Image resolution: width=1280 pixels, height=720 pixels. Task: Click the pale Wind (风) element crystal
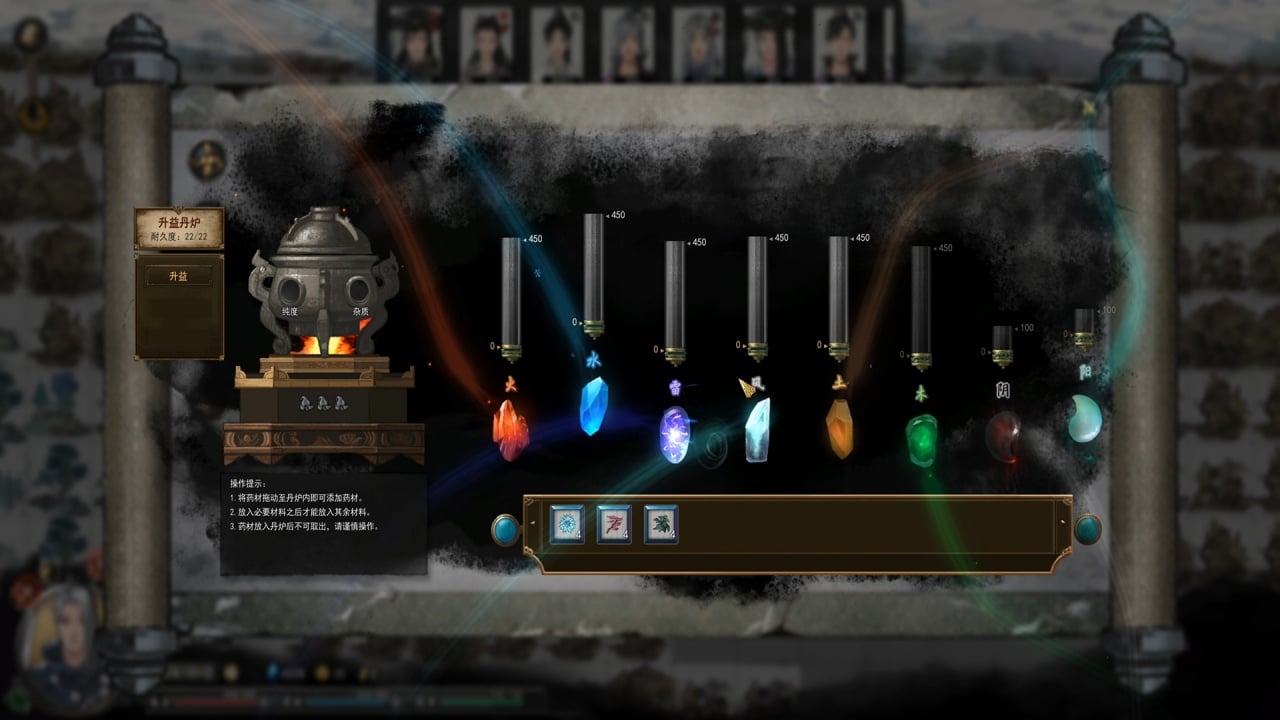[x=757, y=430]
